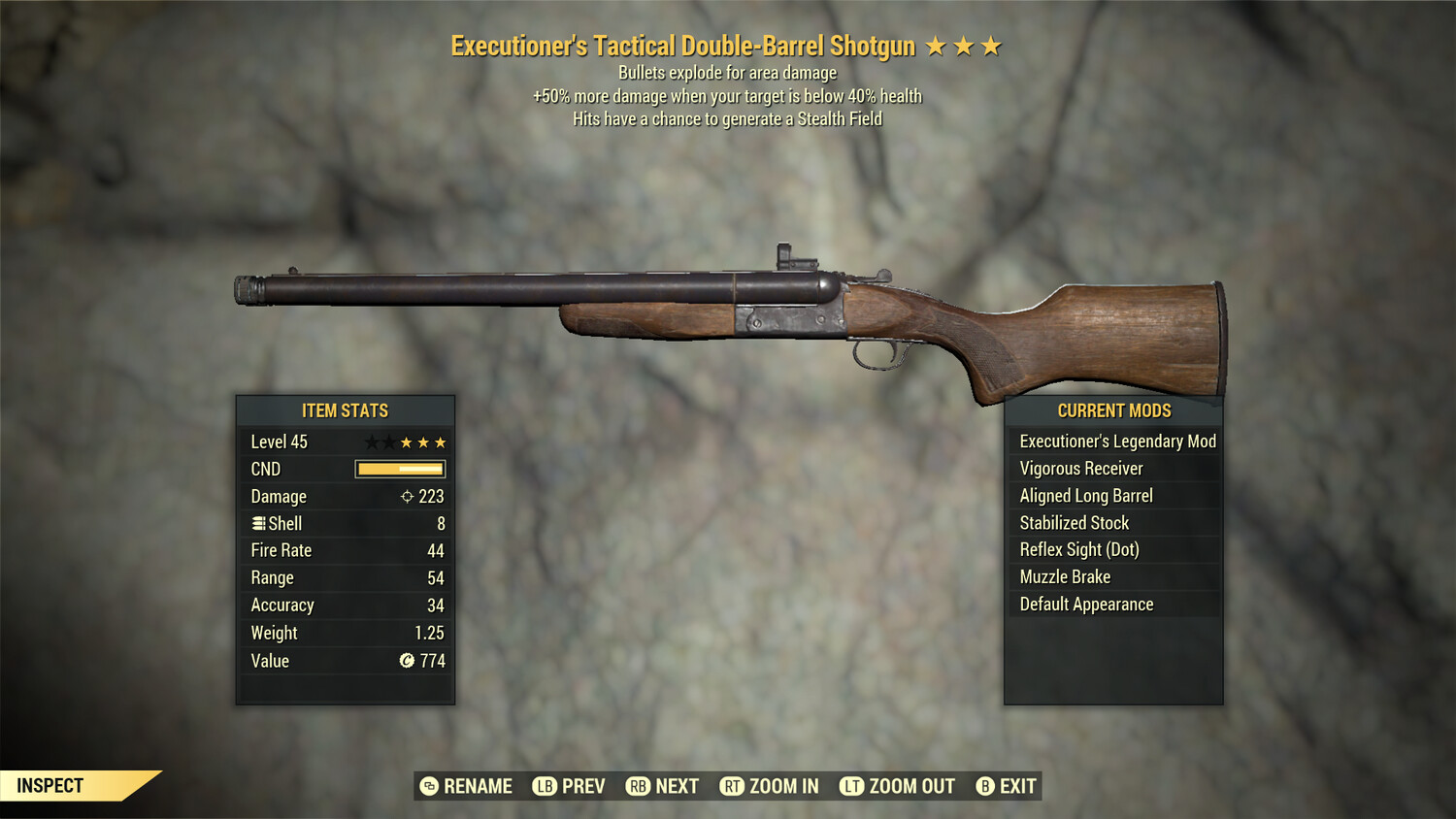The height and width of the screenshot is (819, 1456).
Task: Select the CURRENT MODS panel header
Action: click(x=1114, y=410)
